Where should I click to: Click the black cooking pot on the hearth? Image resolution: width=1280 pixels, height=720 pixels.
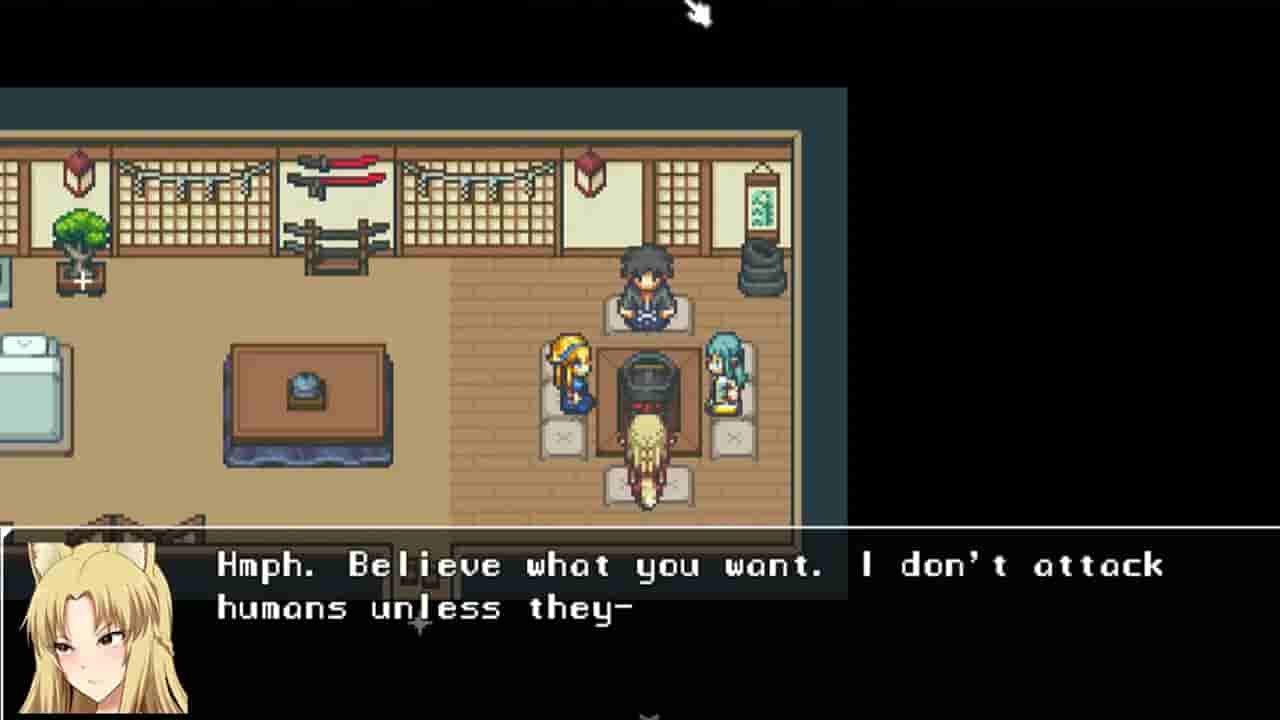[646, 380]
